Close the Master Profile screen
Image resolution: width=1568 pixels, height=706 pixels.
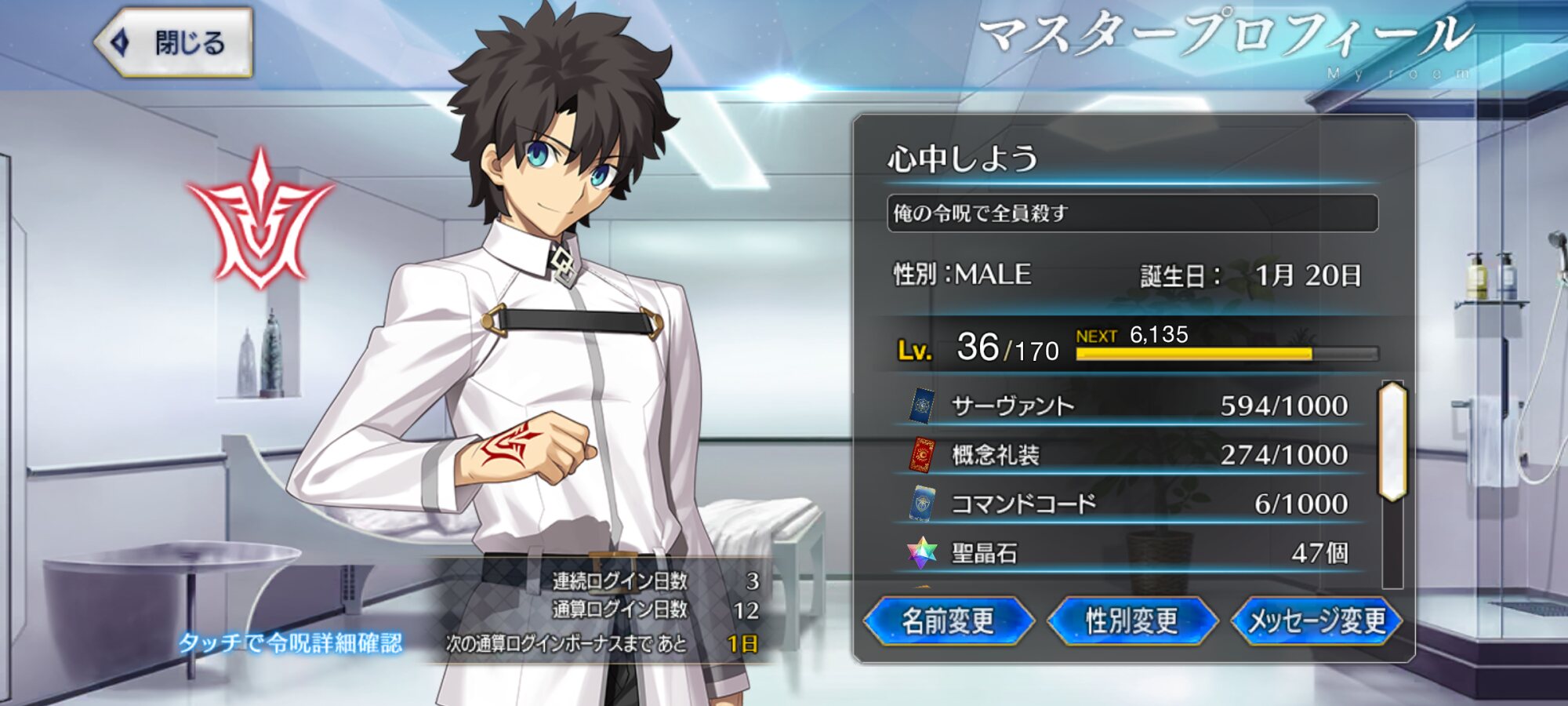(174, 42)
